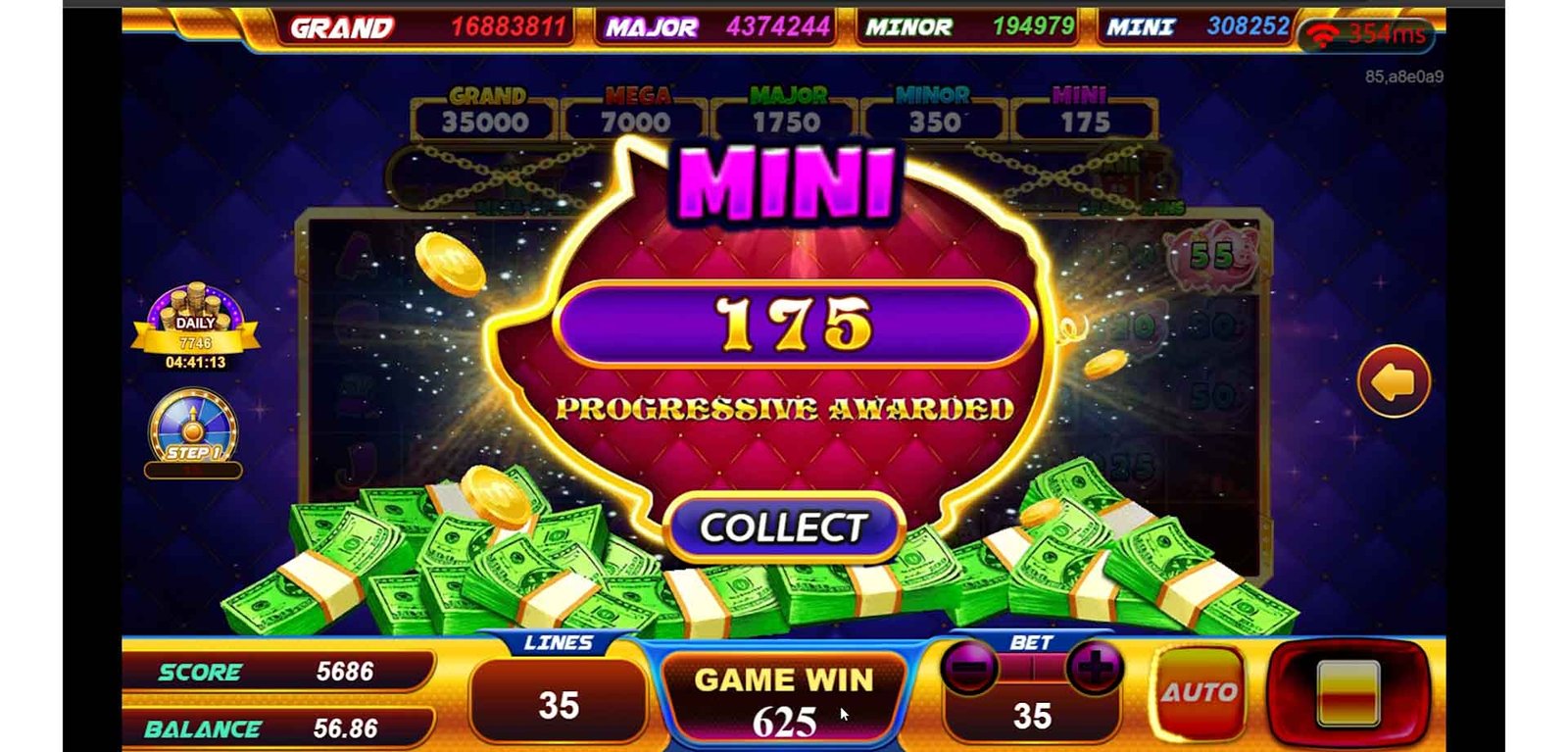Decrease the bet with the minus button

[969, 670]
